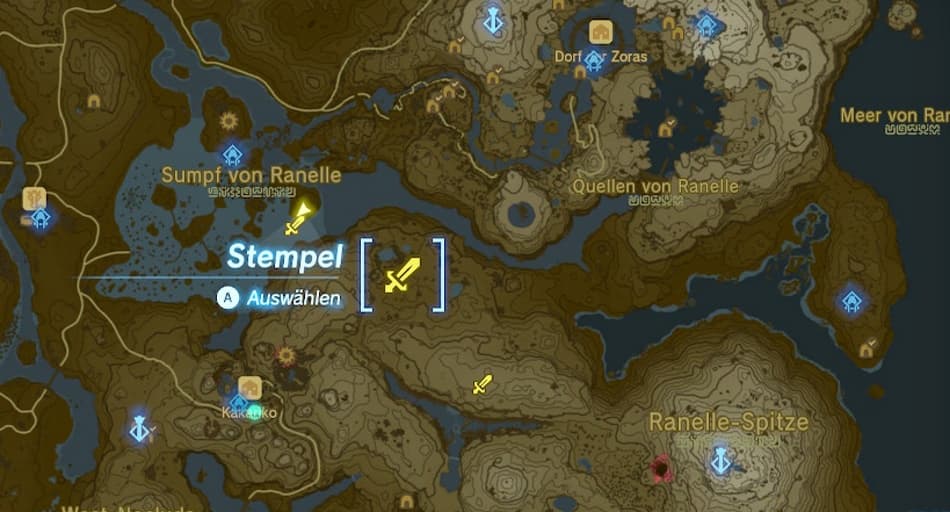The height and width of the screenshot is (512, 950).
Task: Select the sword stamp inside the bracket cursor
Action: pos(402,275)
